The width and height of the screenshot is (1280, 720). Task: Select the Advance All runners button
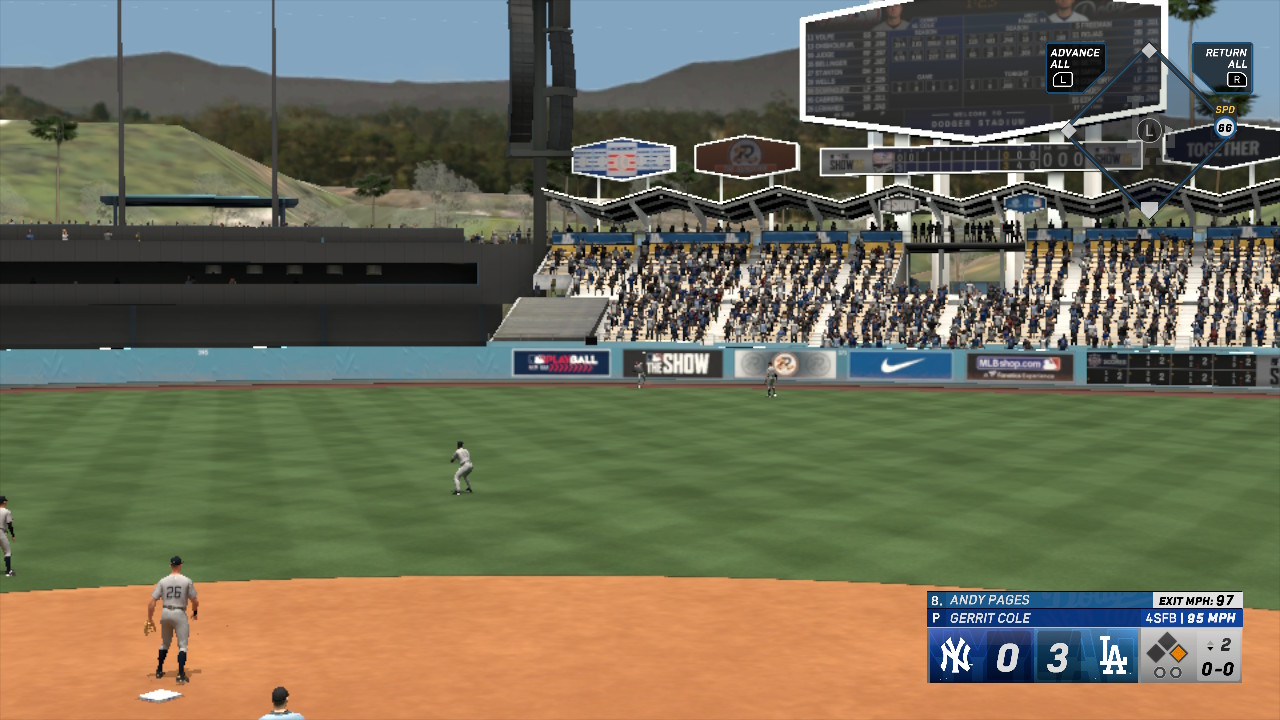coord(1075,66)
